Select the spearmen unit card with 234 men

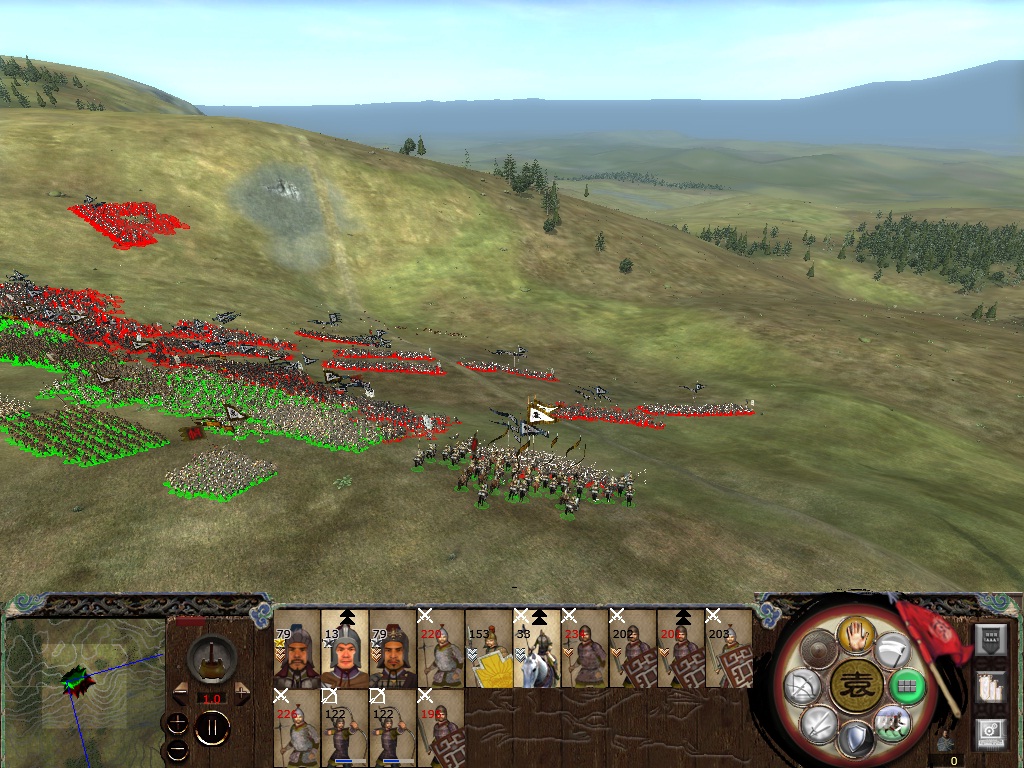pyautogui.click(x=585, y=650)
